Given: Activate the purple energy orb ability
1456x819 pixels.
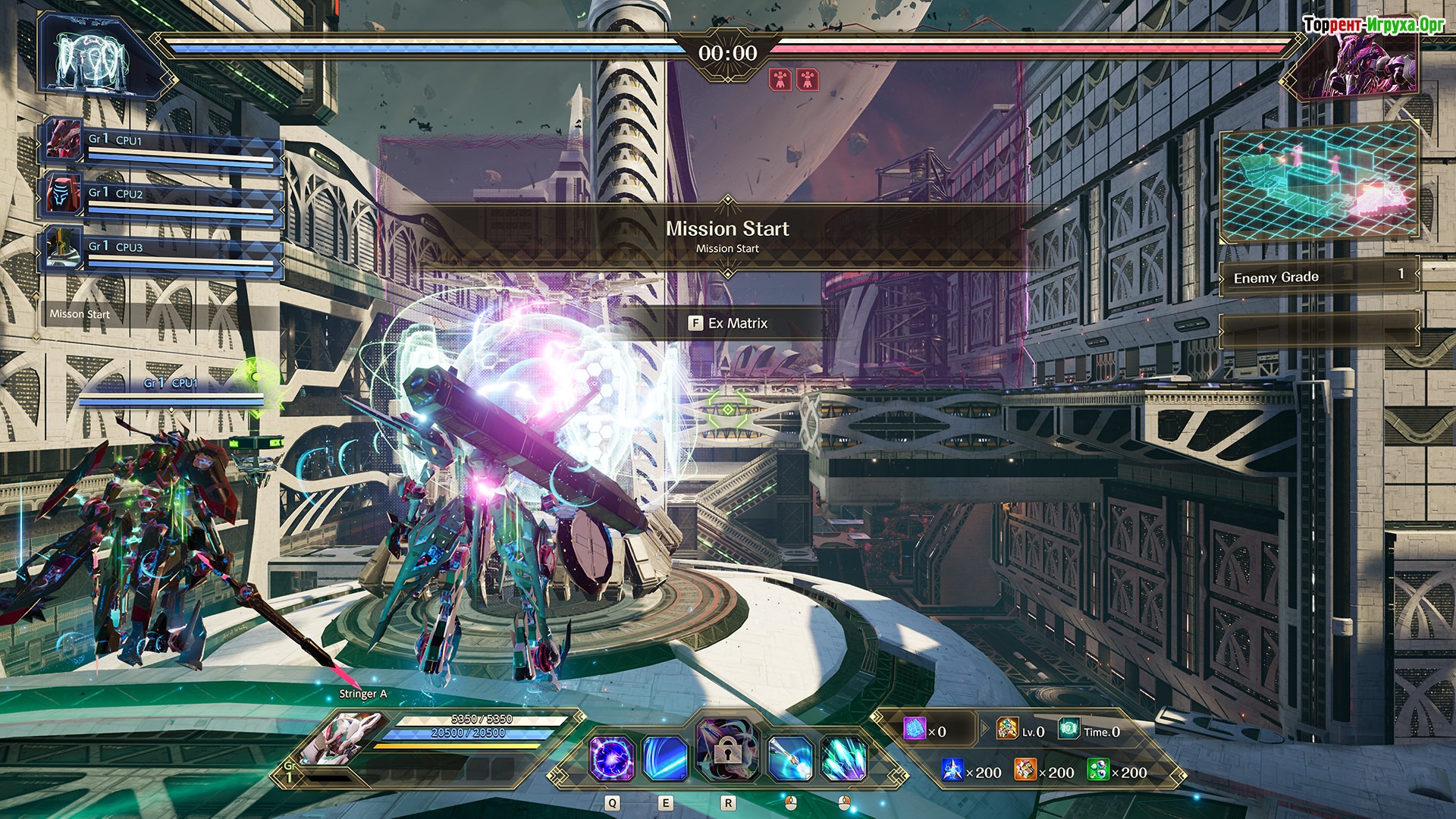Looking at the screenshot, I should coord(611,758).
